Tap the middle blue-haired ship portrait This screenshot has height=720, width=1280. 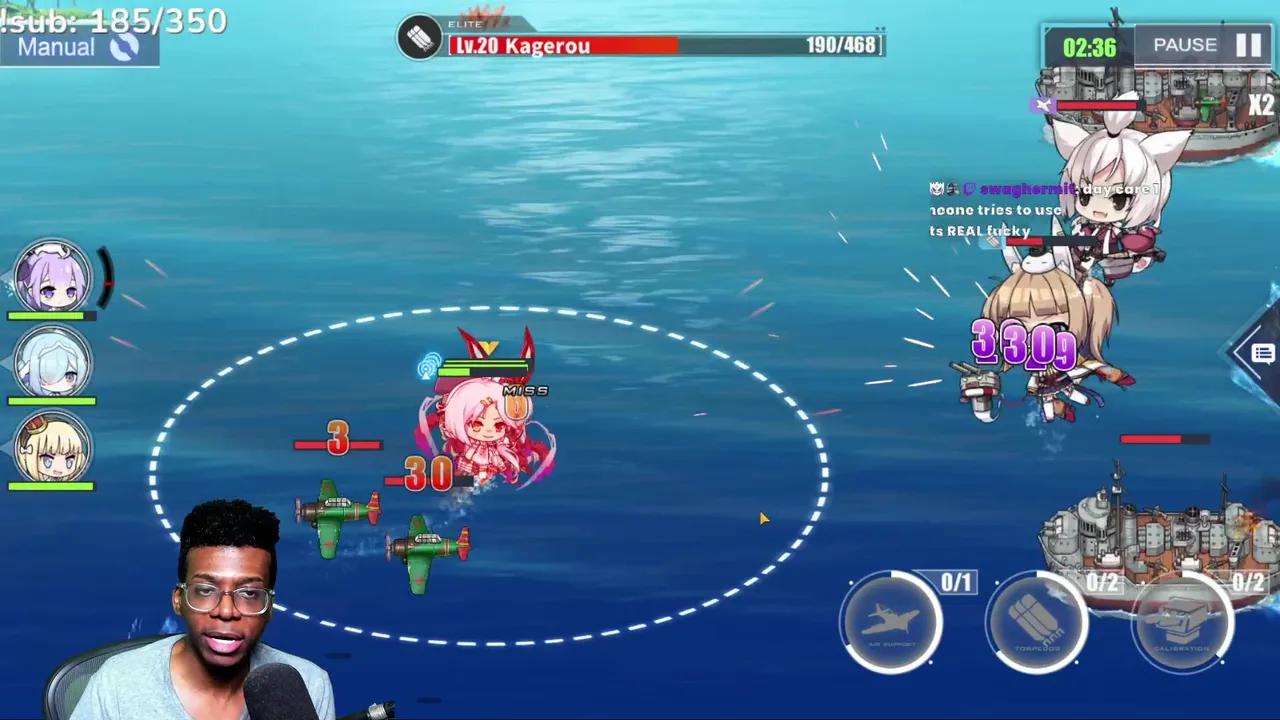pos(53,362)
